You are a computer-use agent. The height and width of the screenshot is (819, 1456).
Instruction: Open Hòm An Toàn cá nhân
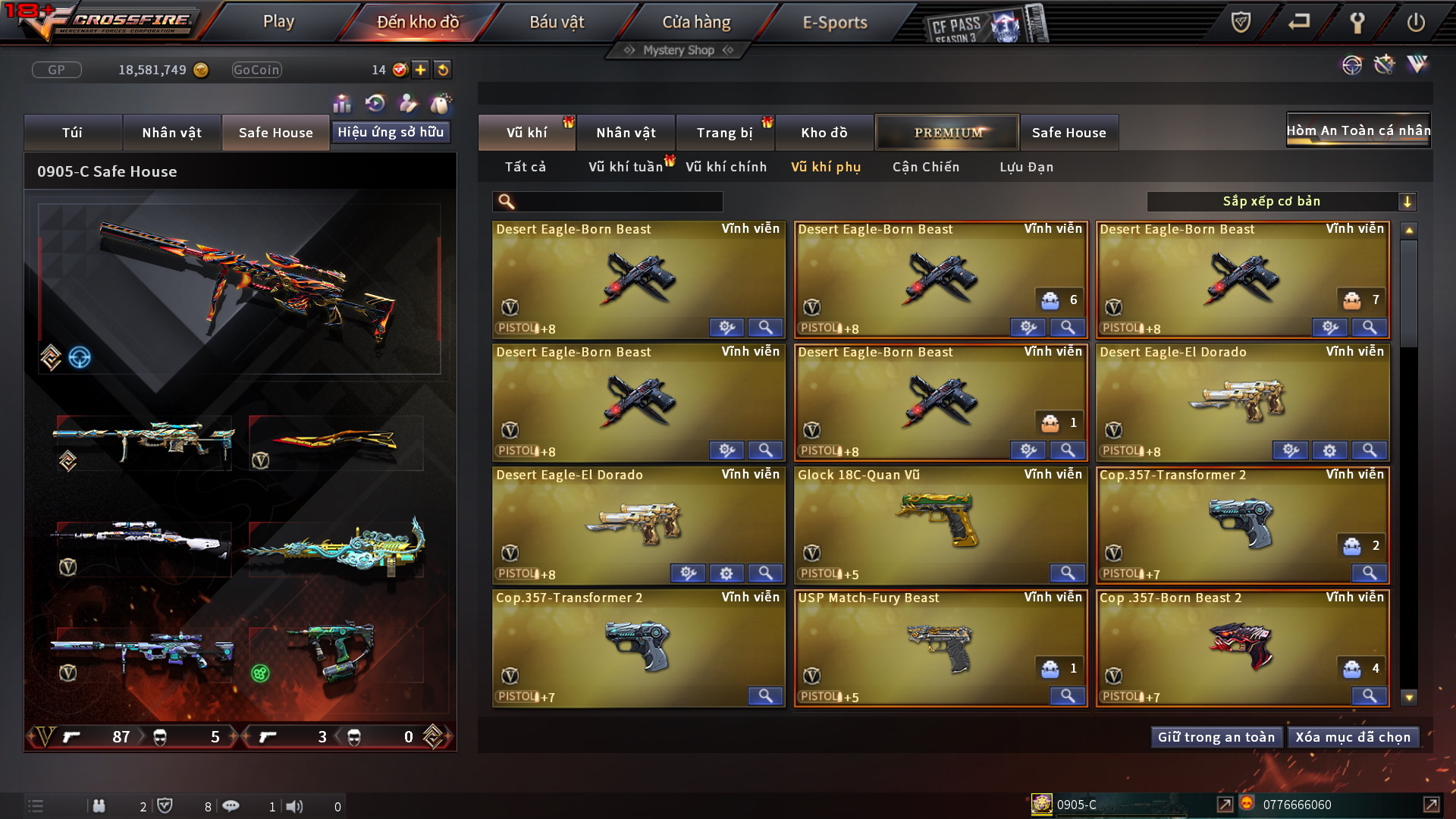pyautogui.click(x=1358, y=130)
